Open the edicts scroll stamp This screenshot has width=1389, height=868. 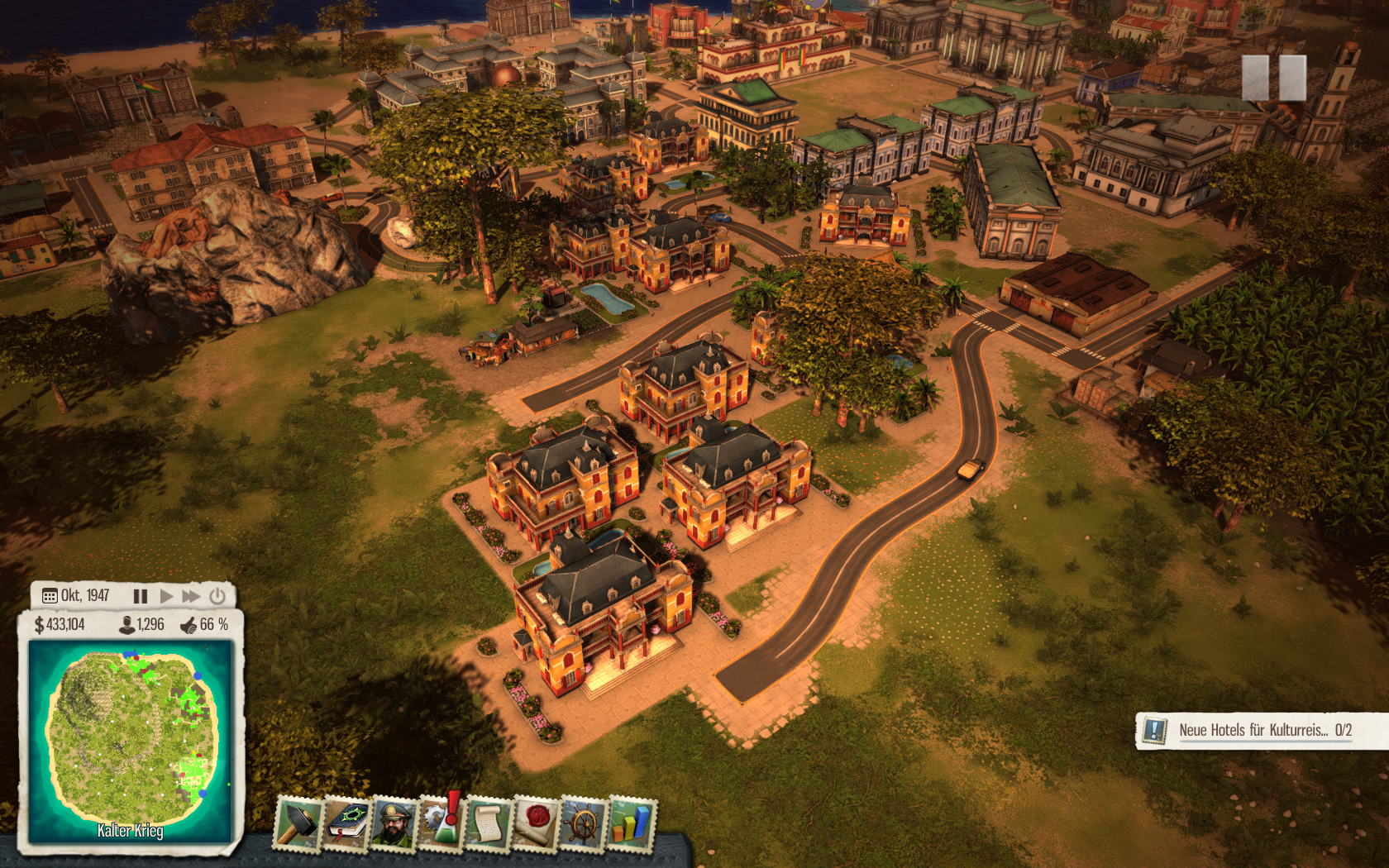pyautogui.click(x=489, y=823)
